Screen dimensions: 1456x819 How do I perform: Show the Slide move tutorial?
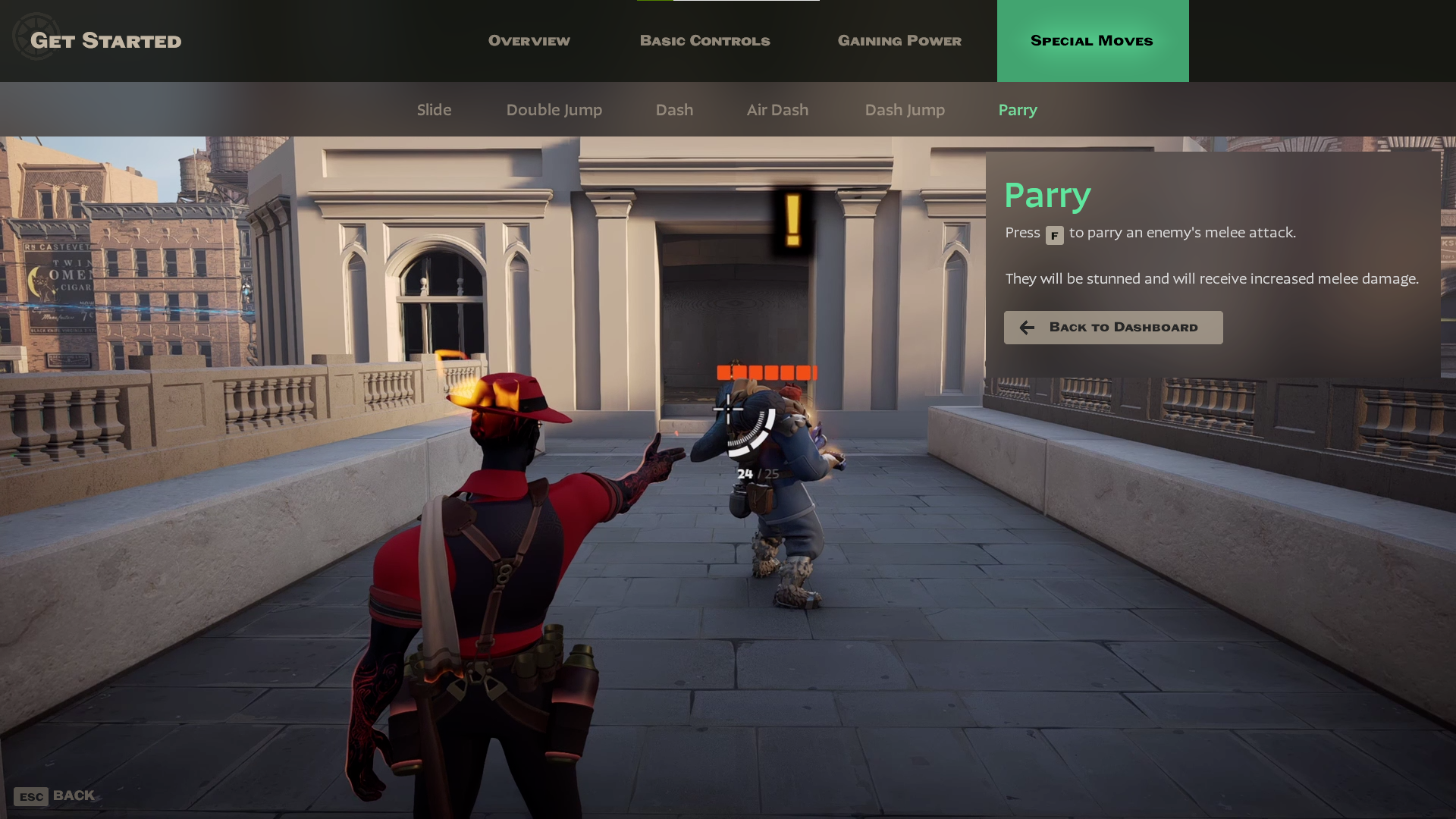coord(434,110)
